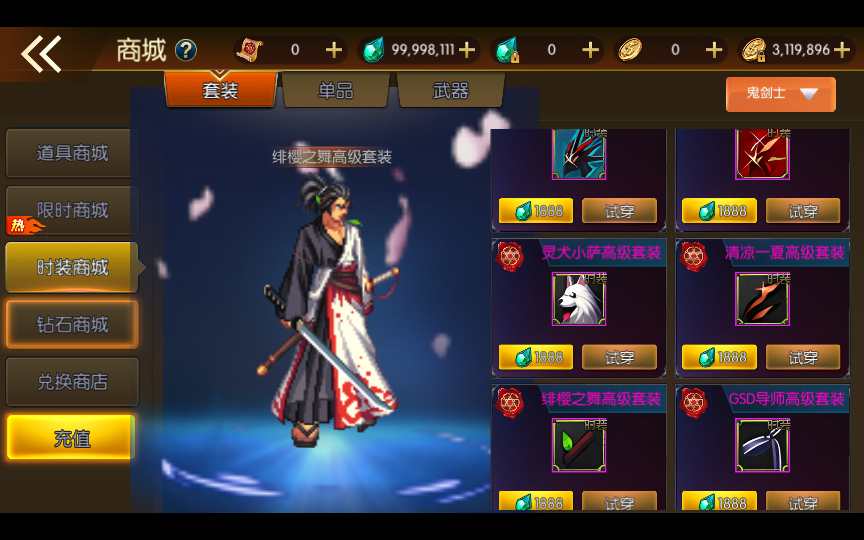Open the shop help question mark
Image resolution: width=864 pixels, height=540 pixels.
[186, 50]
